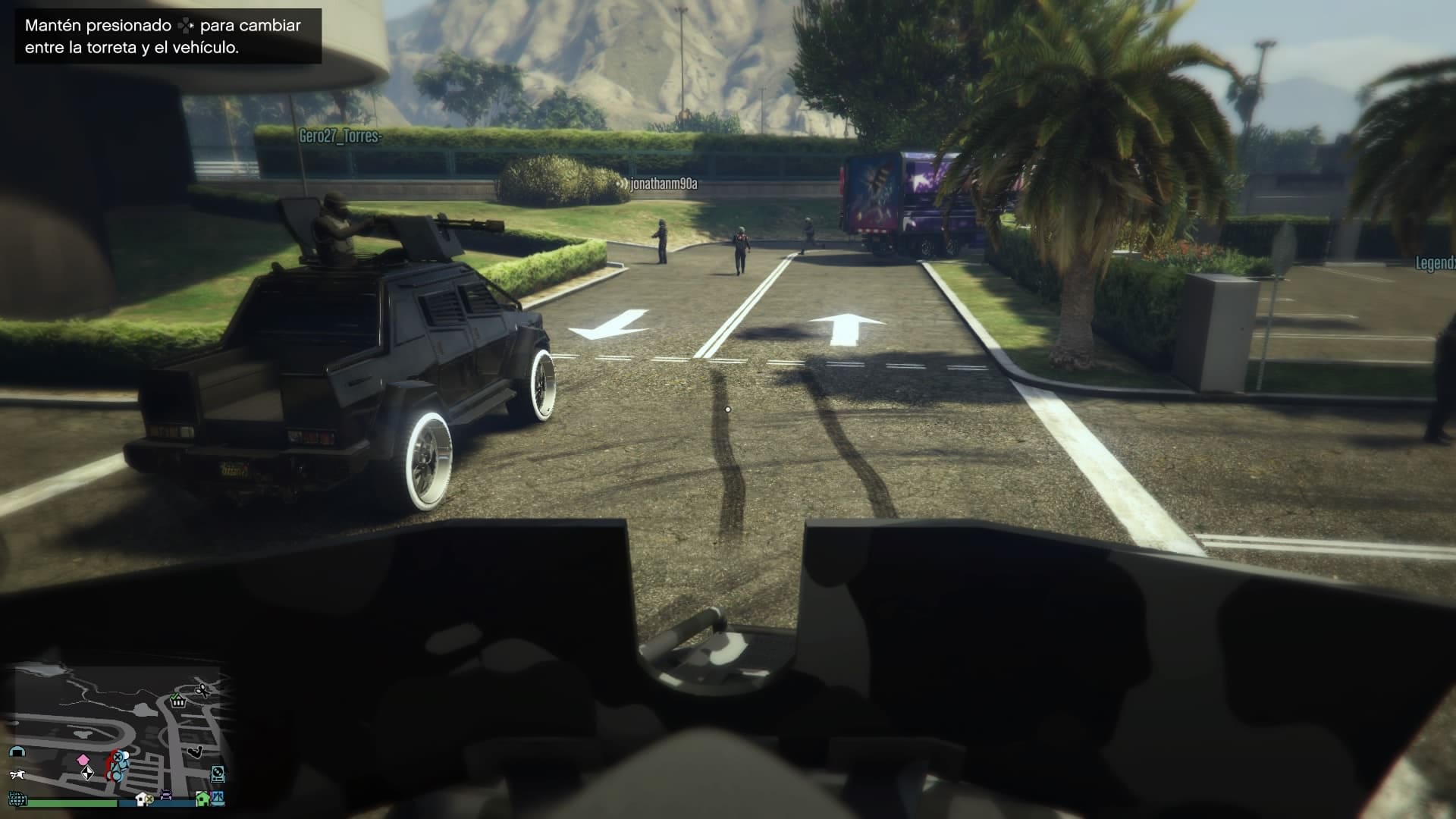Viewport: 1456px width, 819px height.
Task: Select the purple car blip
Action: click(x=166, y=796)
